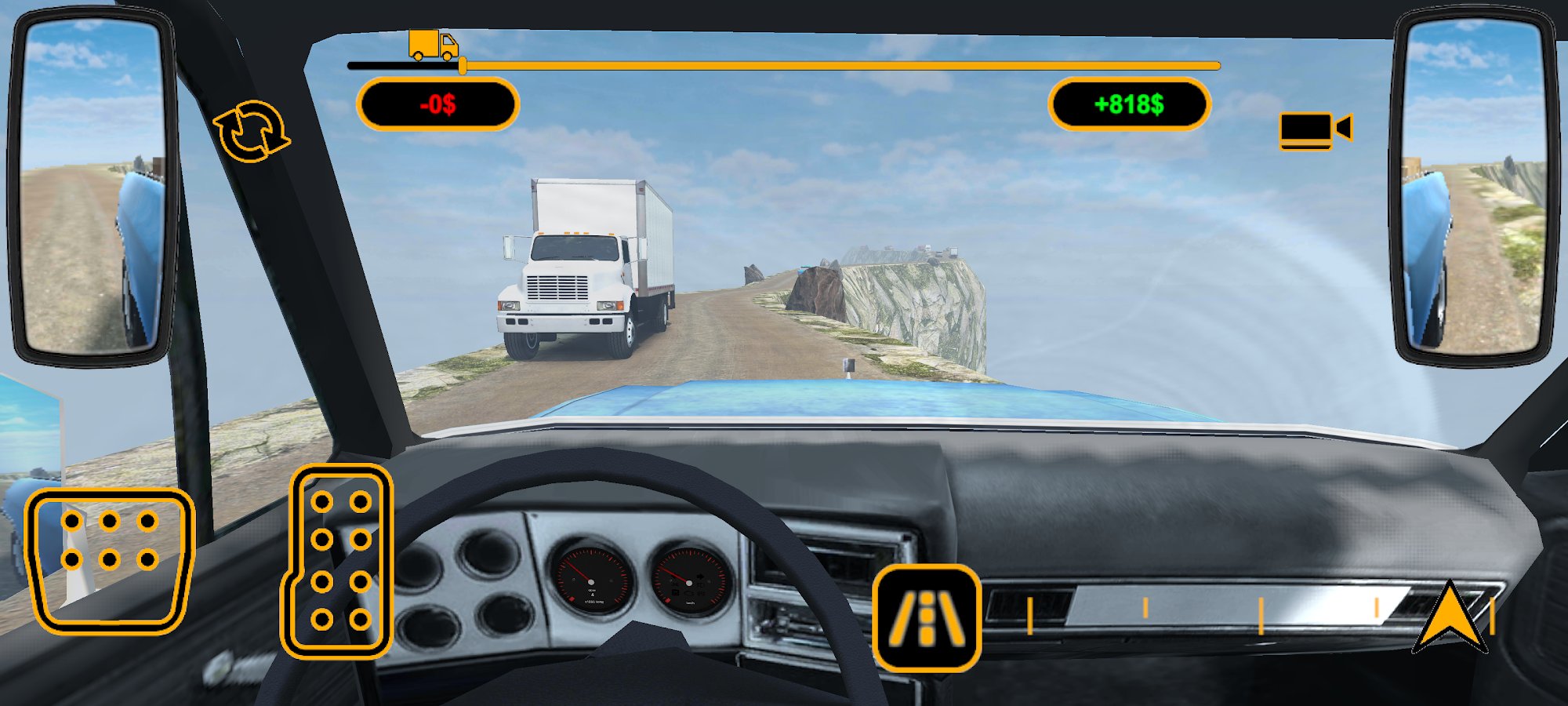Tap the brake pedal control

(x=109, y=560)
